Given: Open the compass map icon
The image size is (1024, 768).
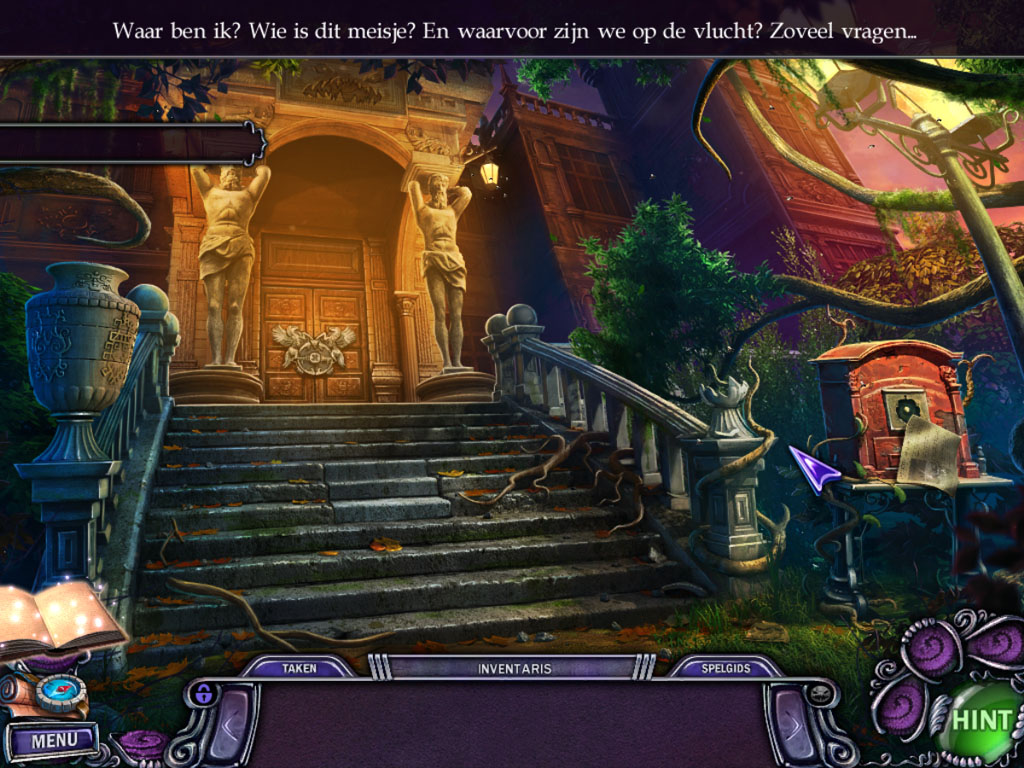Looking at the screenshot, I should pyautogui.click(x=63, y=691).
